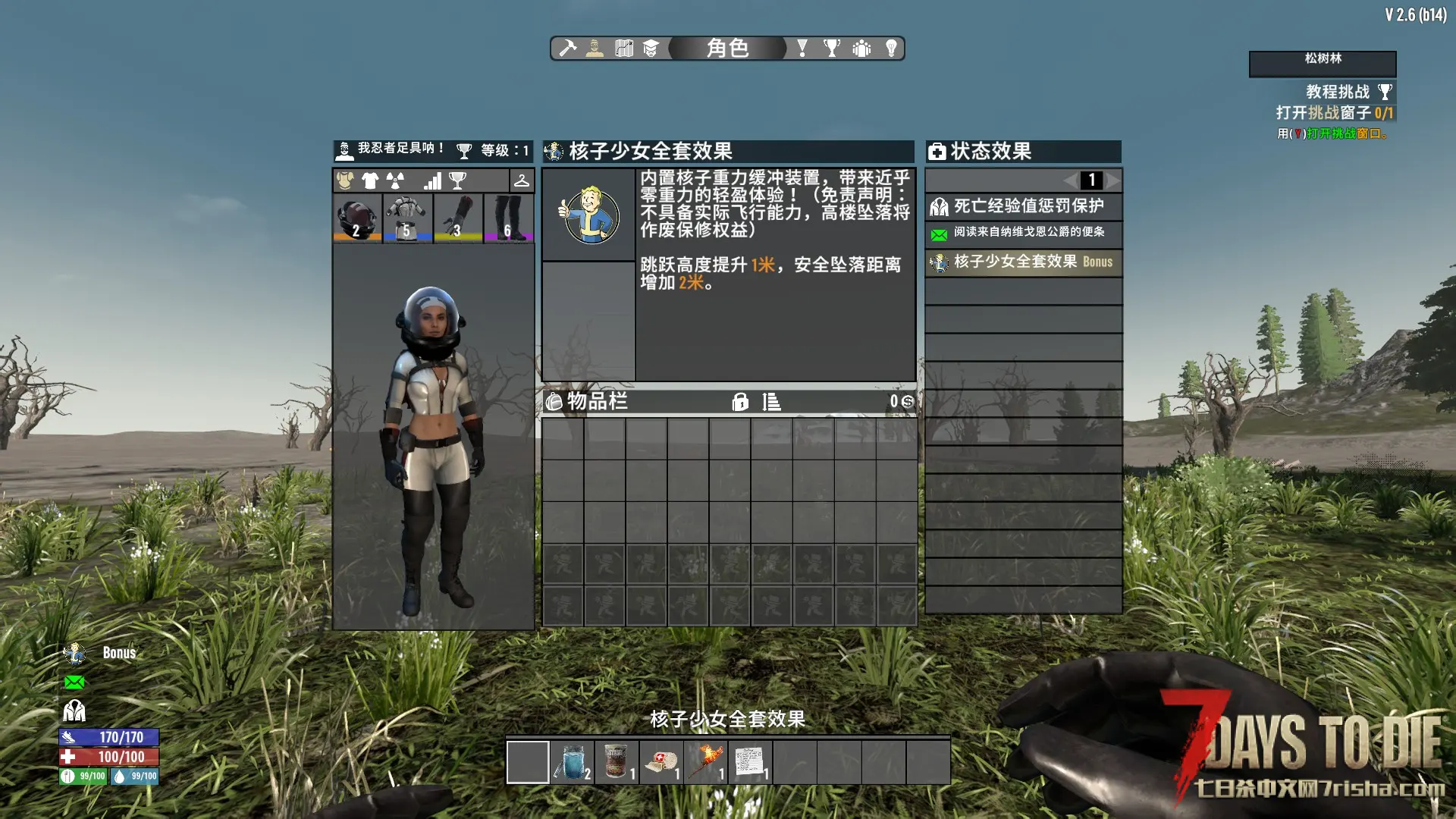
Task: Show the white t-shirt clothing view
Action: (370, 180)
